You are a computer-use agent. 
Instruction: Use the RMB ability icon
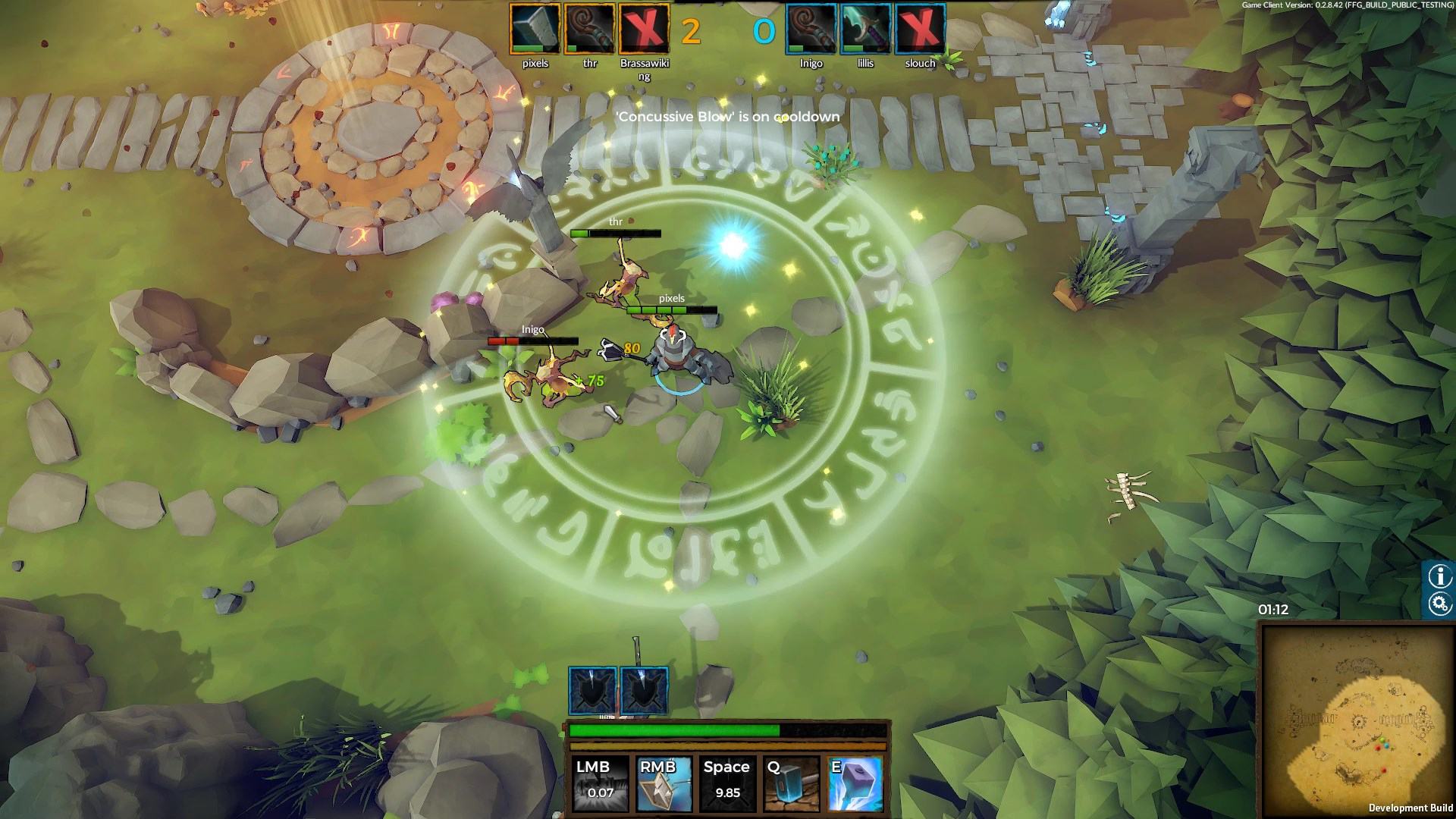664,783
